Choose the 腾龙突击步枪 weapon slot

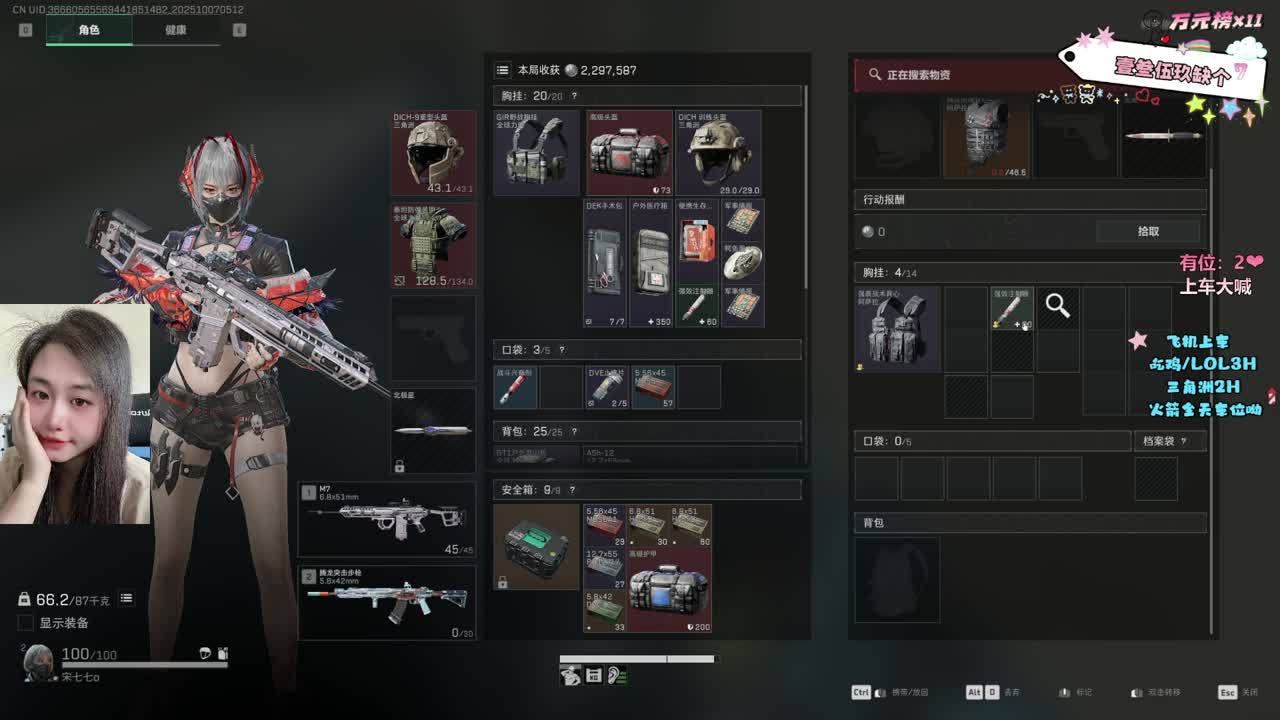pyautogui.click(x=386, y=603)
